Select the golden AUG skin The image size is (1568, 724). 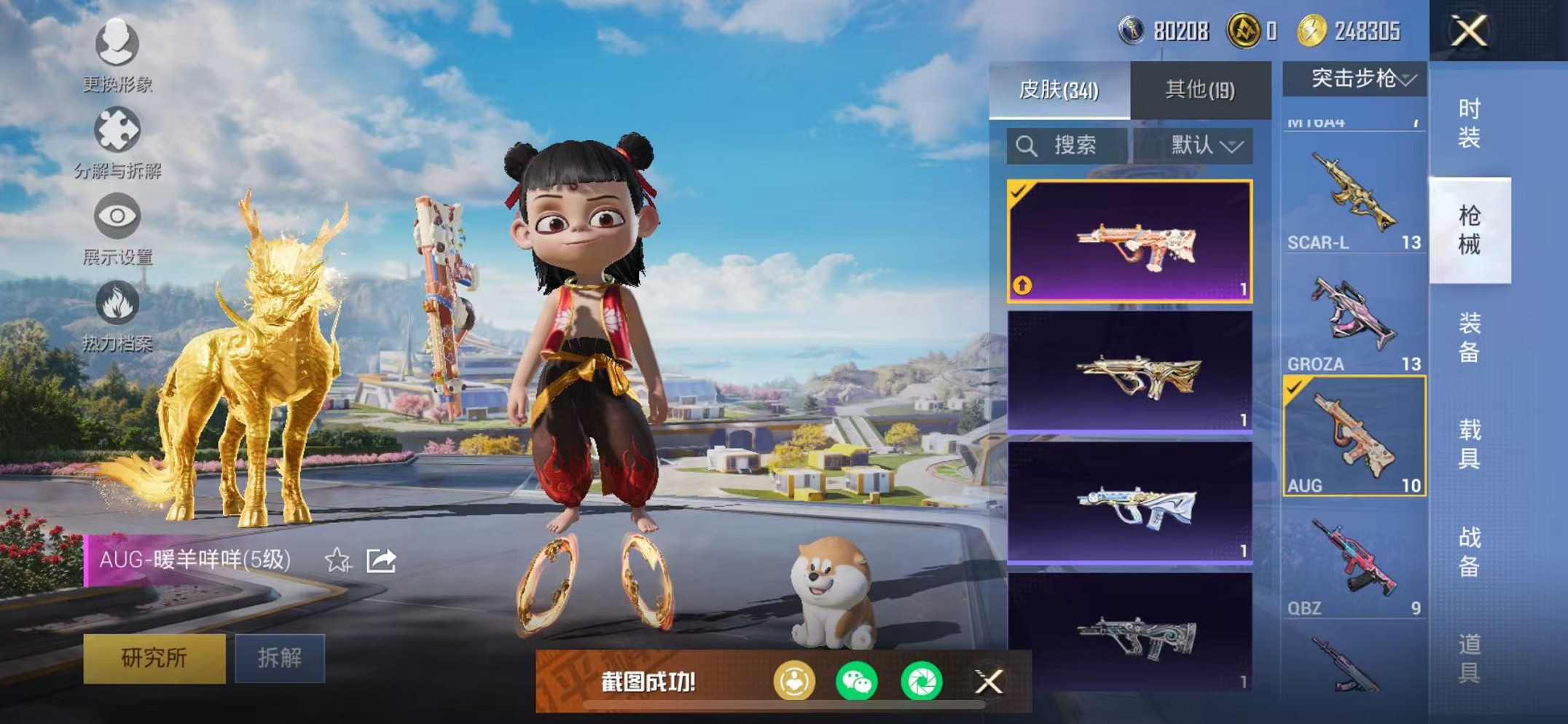1130,372
